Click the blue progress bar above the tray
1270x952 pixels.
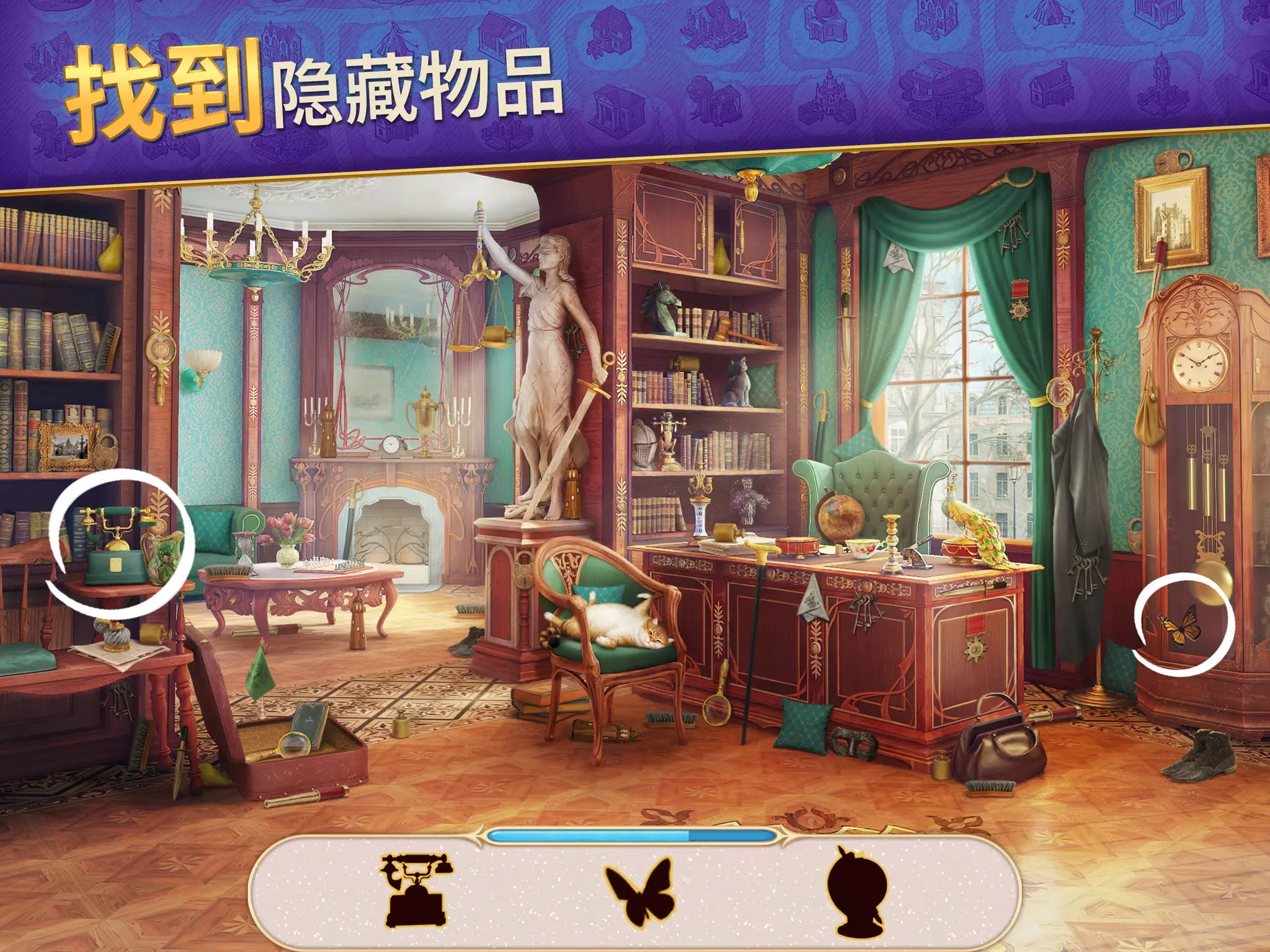633,835
